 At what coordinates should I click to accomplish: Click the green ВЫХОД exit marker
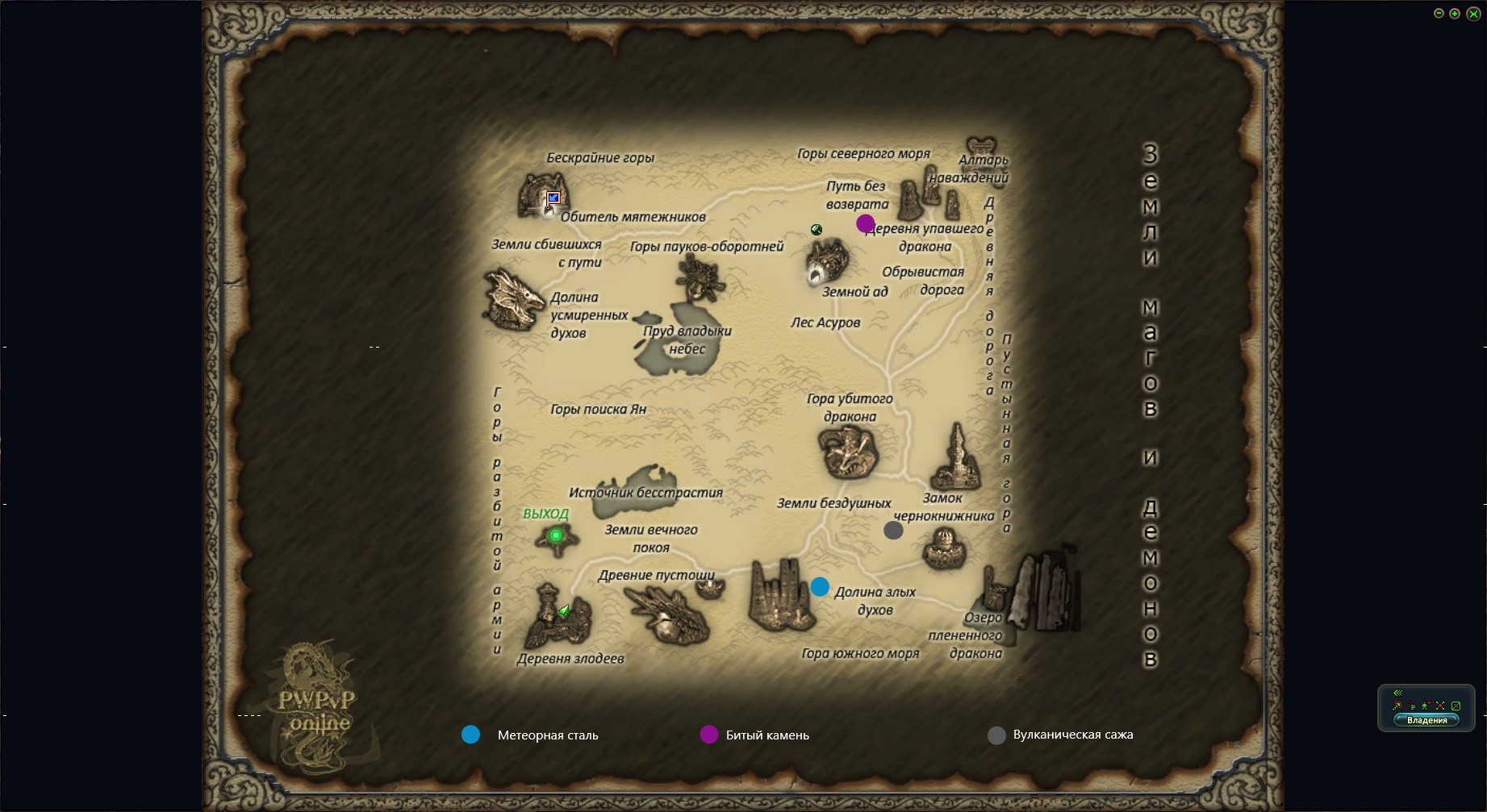pyautogui.click(x=555, y=535)
